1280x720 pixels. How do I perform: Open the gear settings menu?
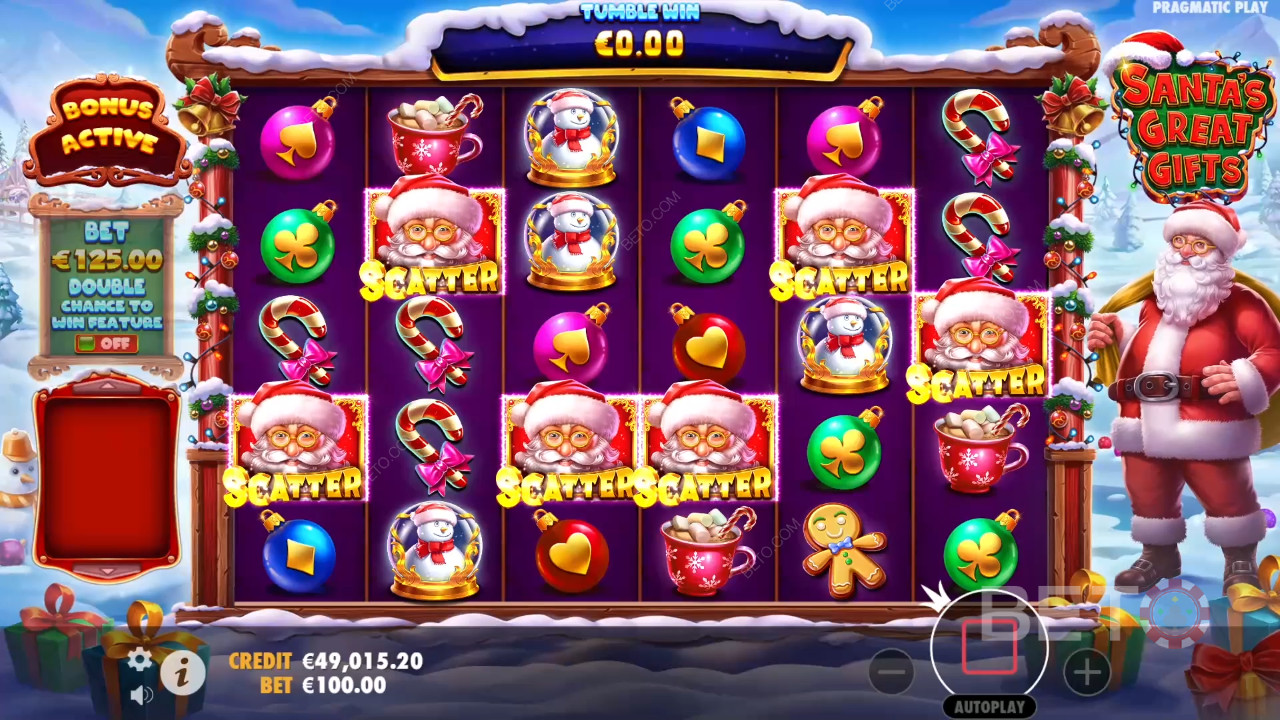coord(139,659)
